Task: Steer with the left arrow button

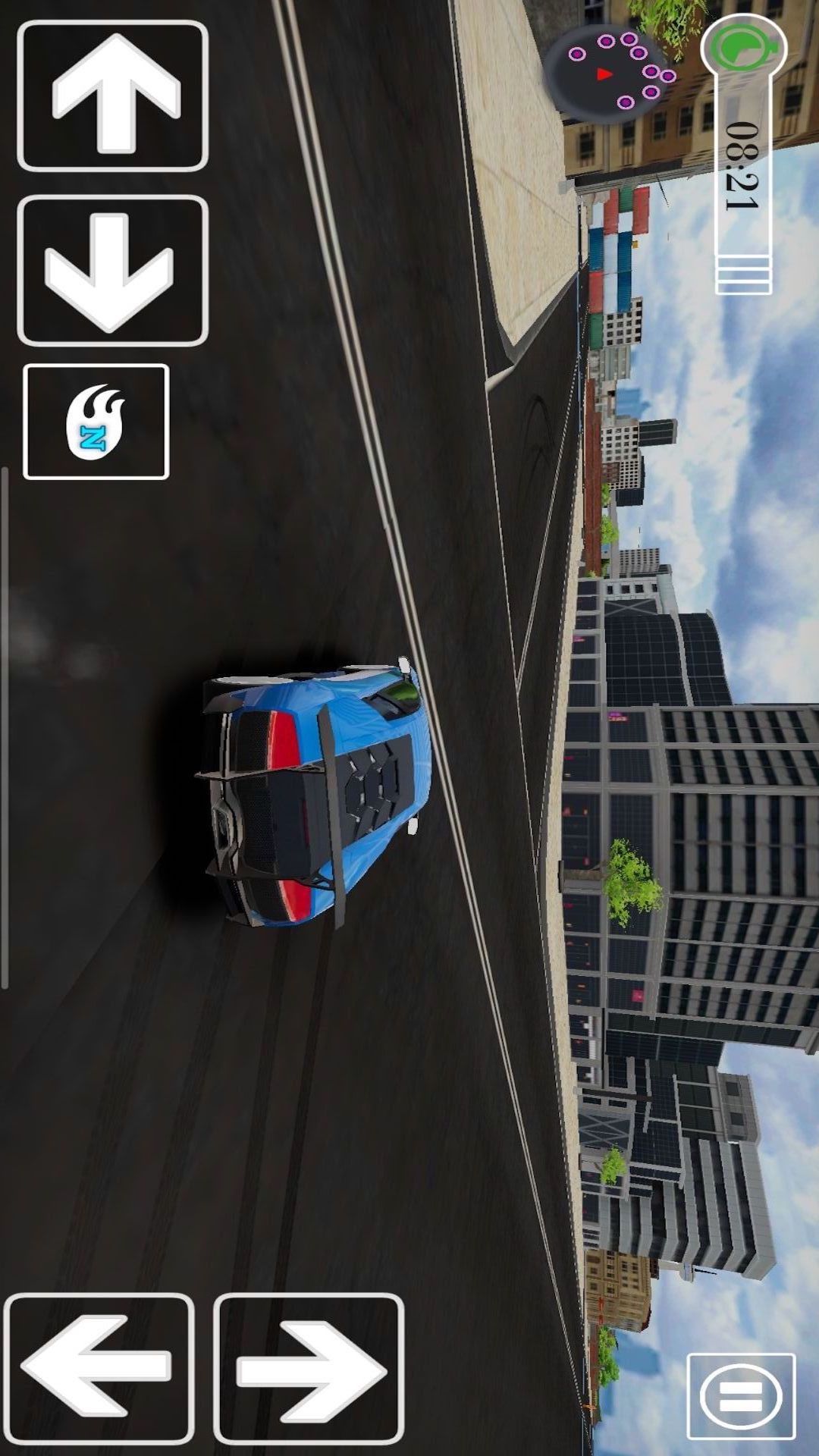Action: pos(99,1368)
